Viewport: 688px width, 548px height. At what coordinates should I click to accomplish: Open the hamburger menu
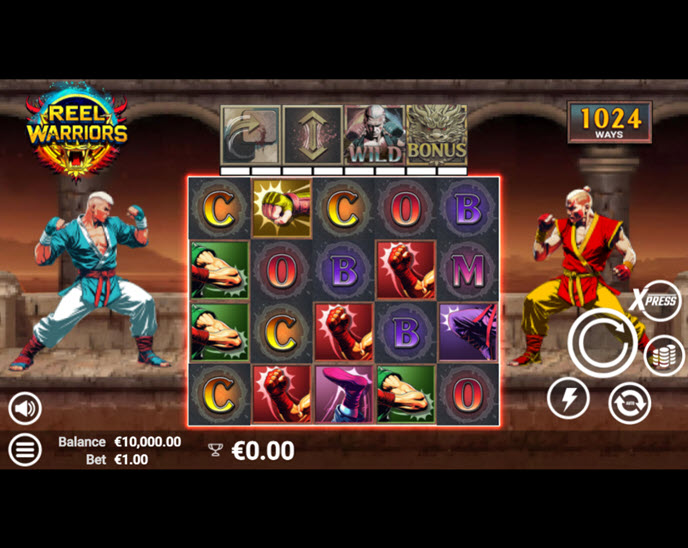click(x=25, y=449)
